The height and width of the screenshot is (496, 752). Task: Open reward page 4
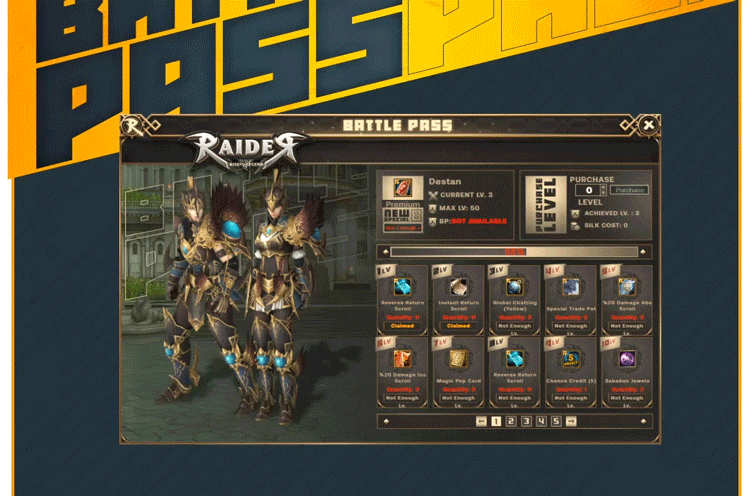(x=541, y=421)
